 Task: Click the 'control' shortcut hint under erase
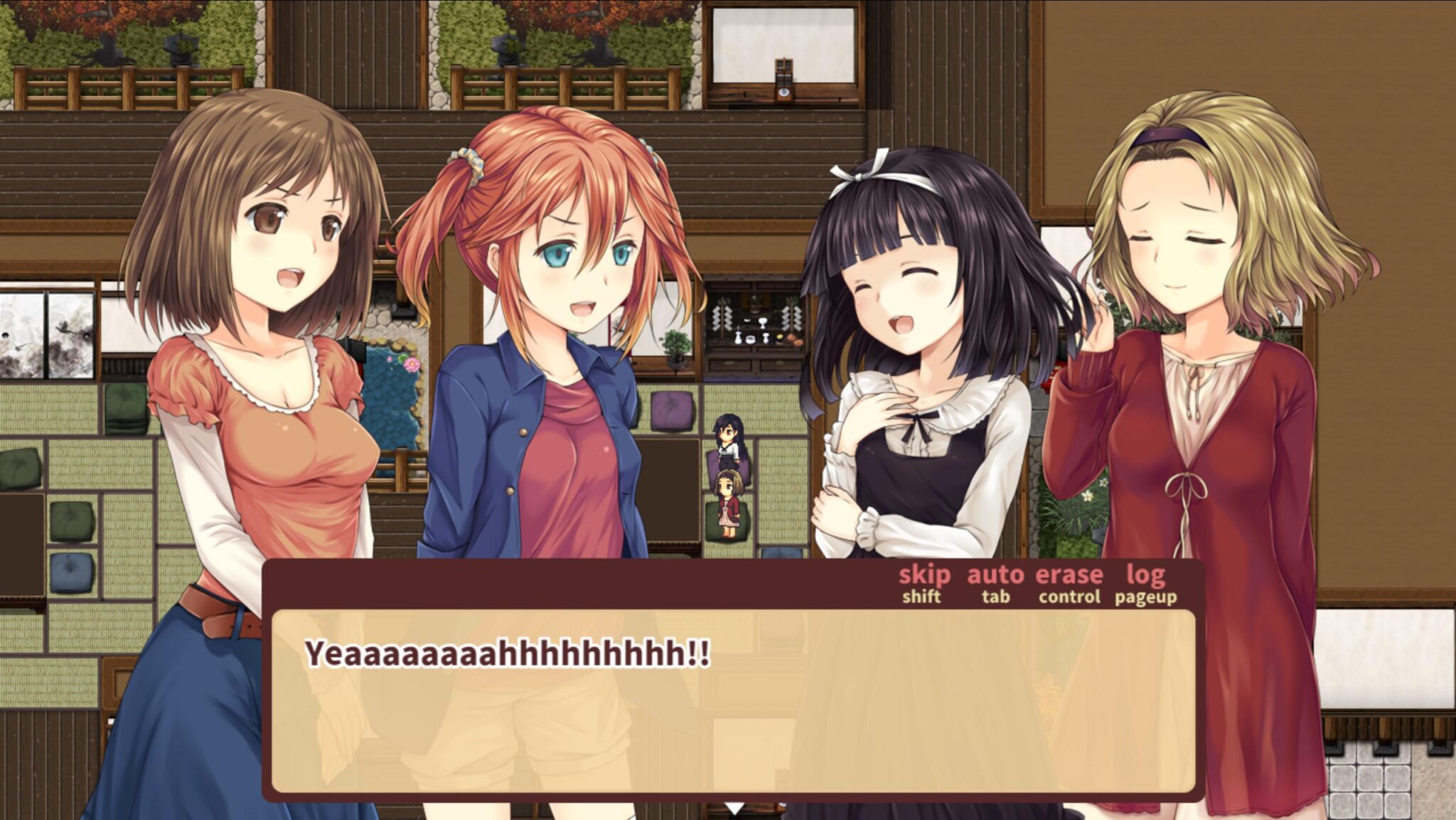pyautogui.click(x=1069, y=598)
